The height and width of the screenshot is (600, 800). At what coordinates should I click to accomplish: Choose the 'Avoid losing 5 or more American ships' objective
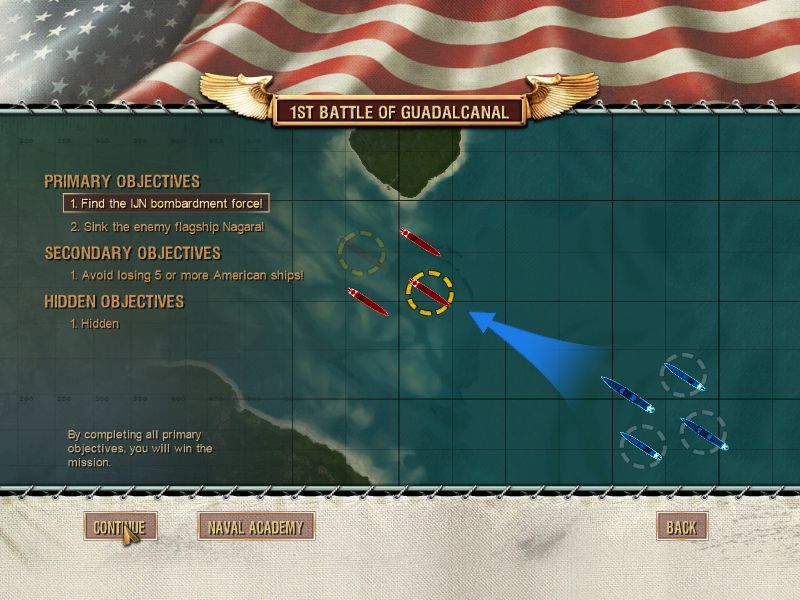pyautogui.click(x=186, y=275)
